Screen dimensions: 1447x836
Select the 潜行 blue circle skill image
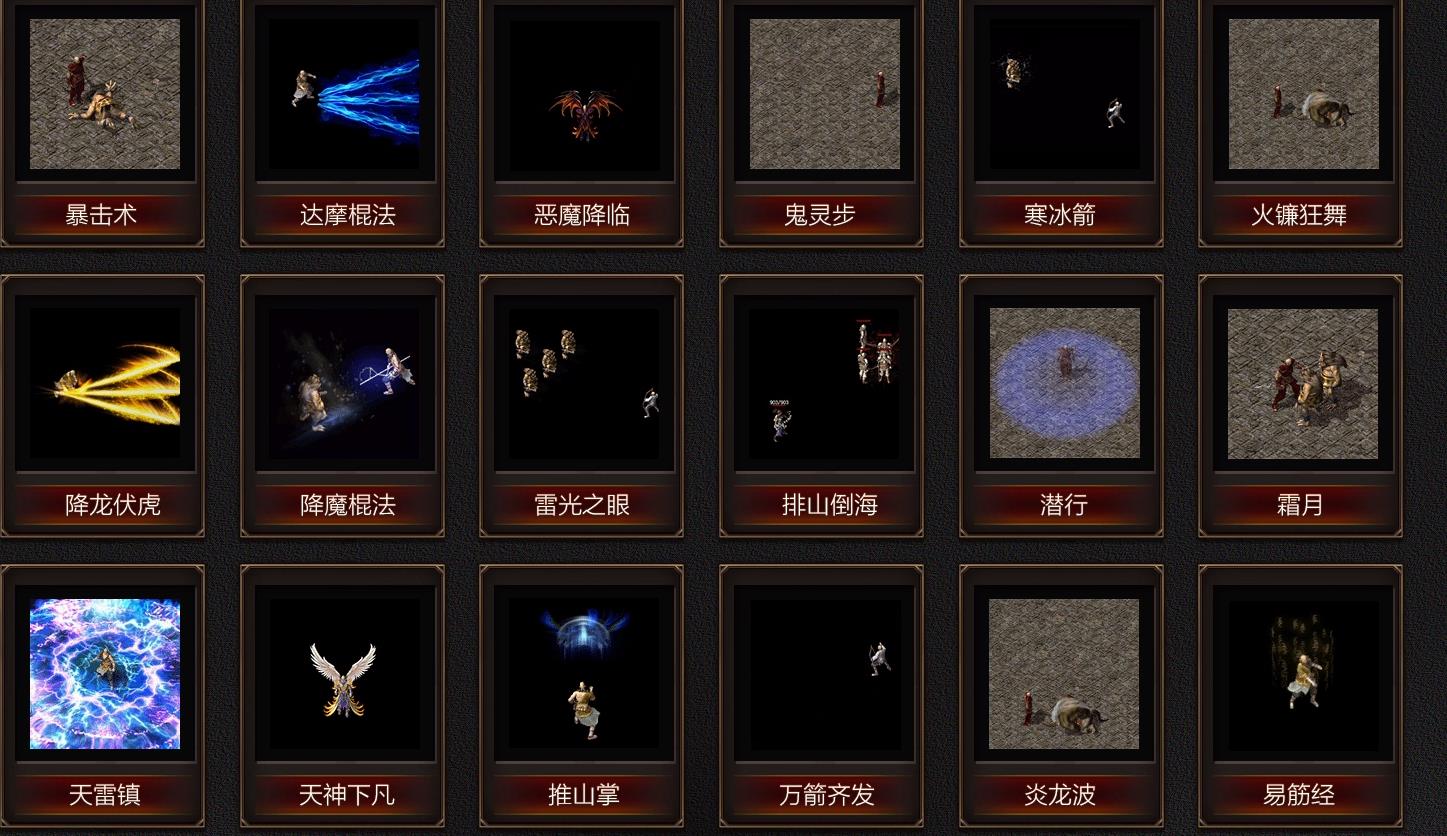pos(1062,383)
